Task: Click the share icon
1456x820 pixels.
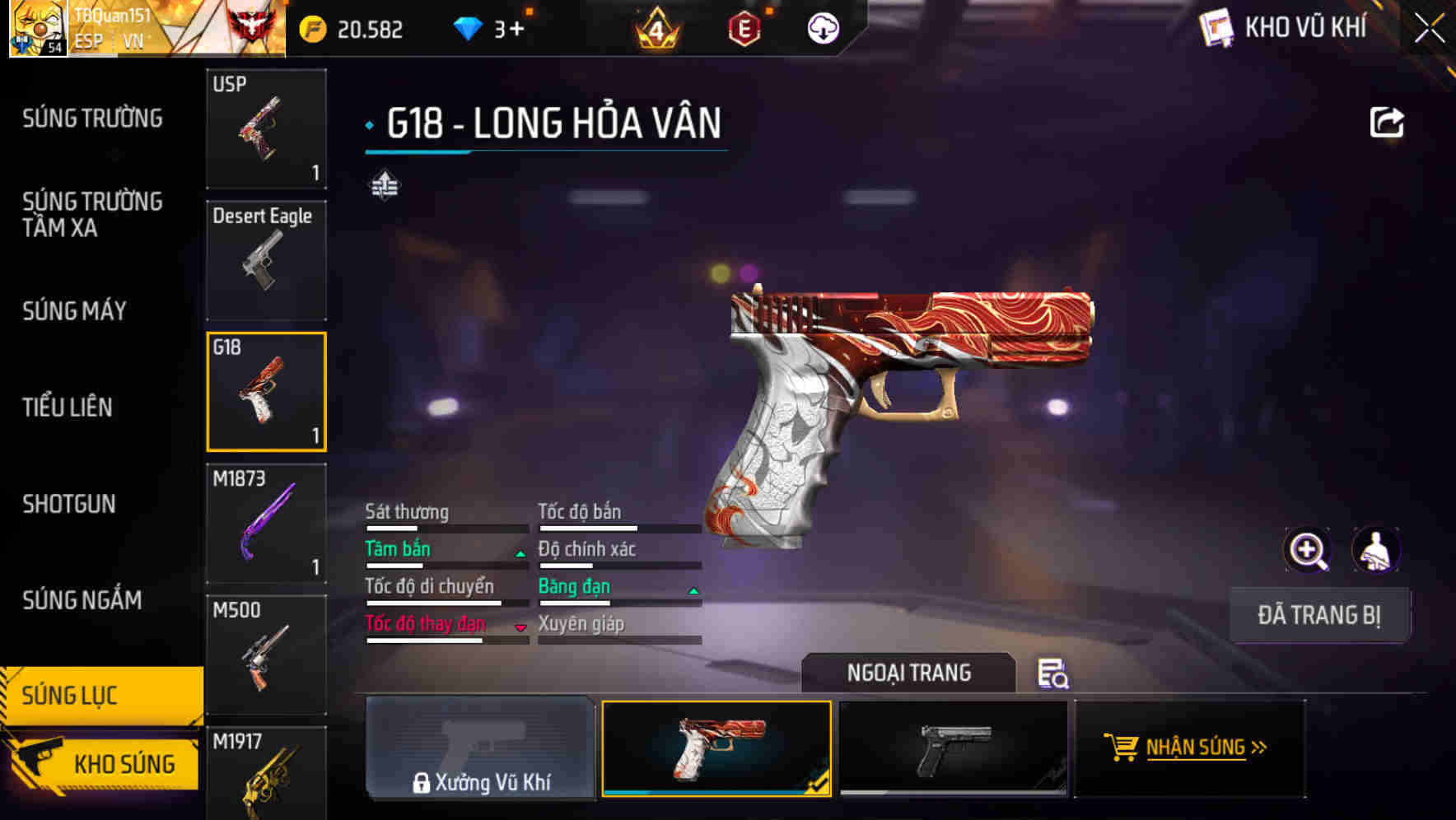Action: [1386, 123]
